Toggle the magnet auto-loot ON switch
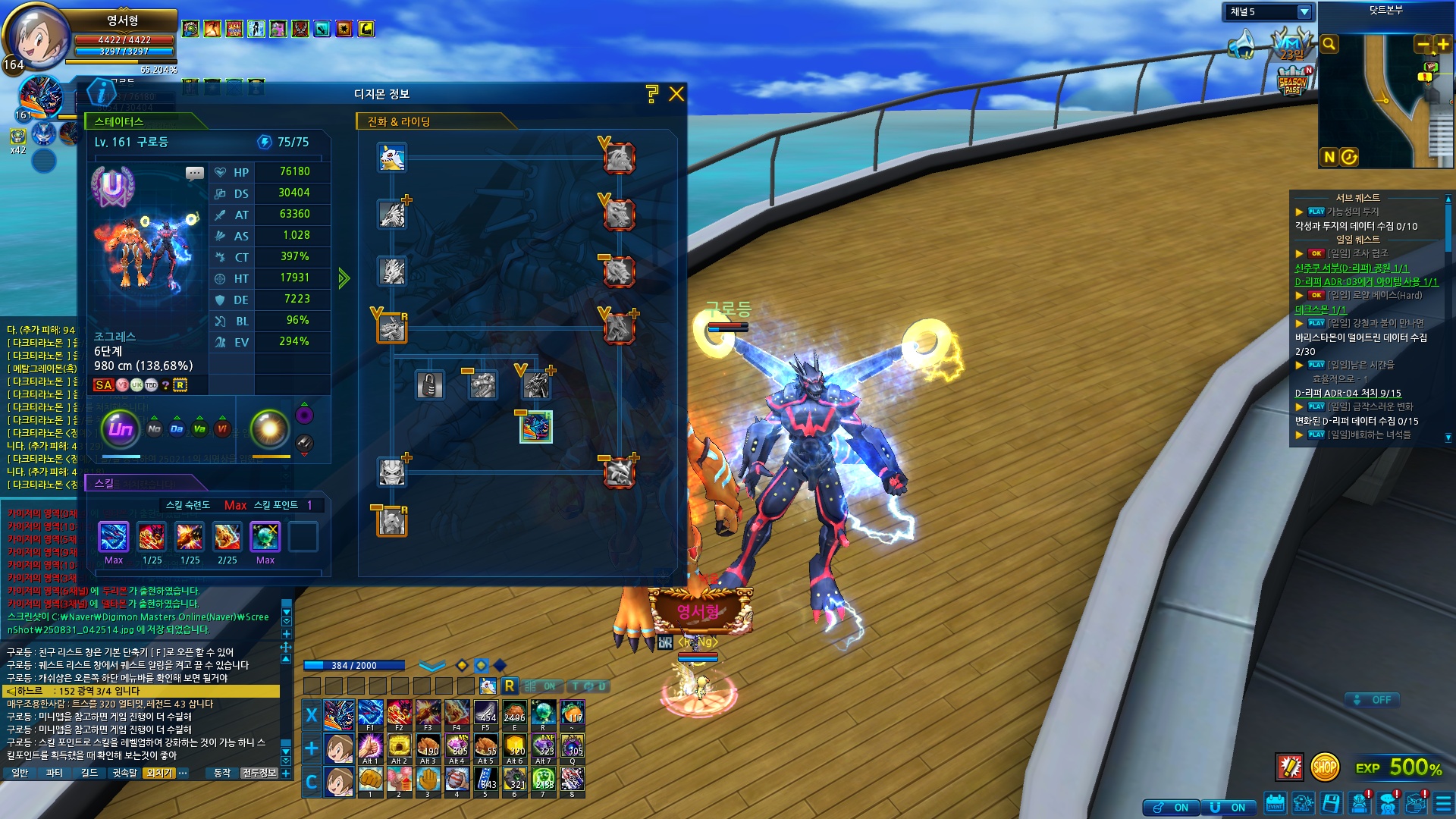Viewport: 1456px width, 819px height. pos(1228,808)
